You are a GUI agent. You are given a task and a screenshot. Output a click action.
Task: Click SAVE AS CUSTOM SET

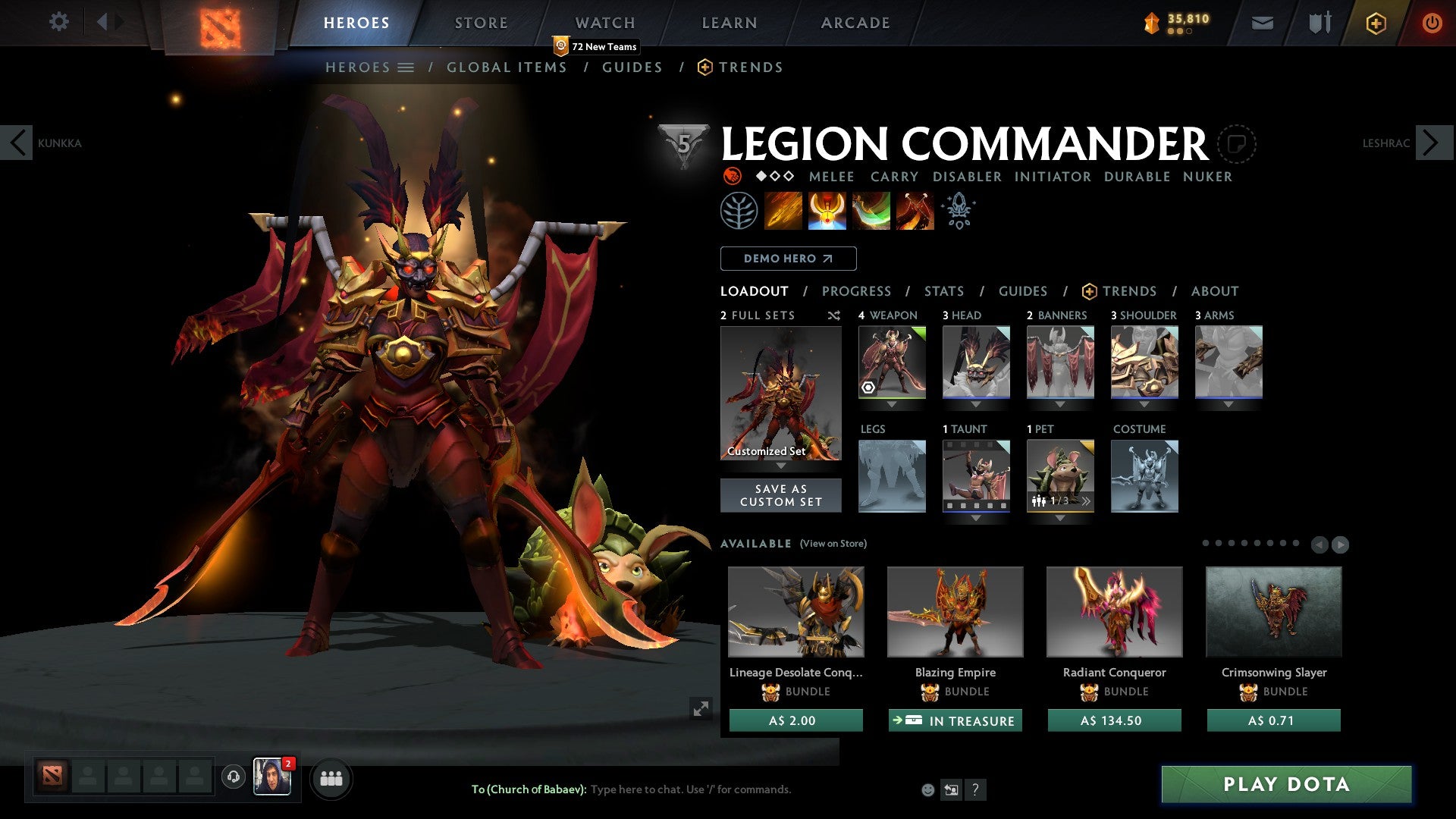(x=781, y=494)
